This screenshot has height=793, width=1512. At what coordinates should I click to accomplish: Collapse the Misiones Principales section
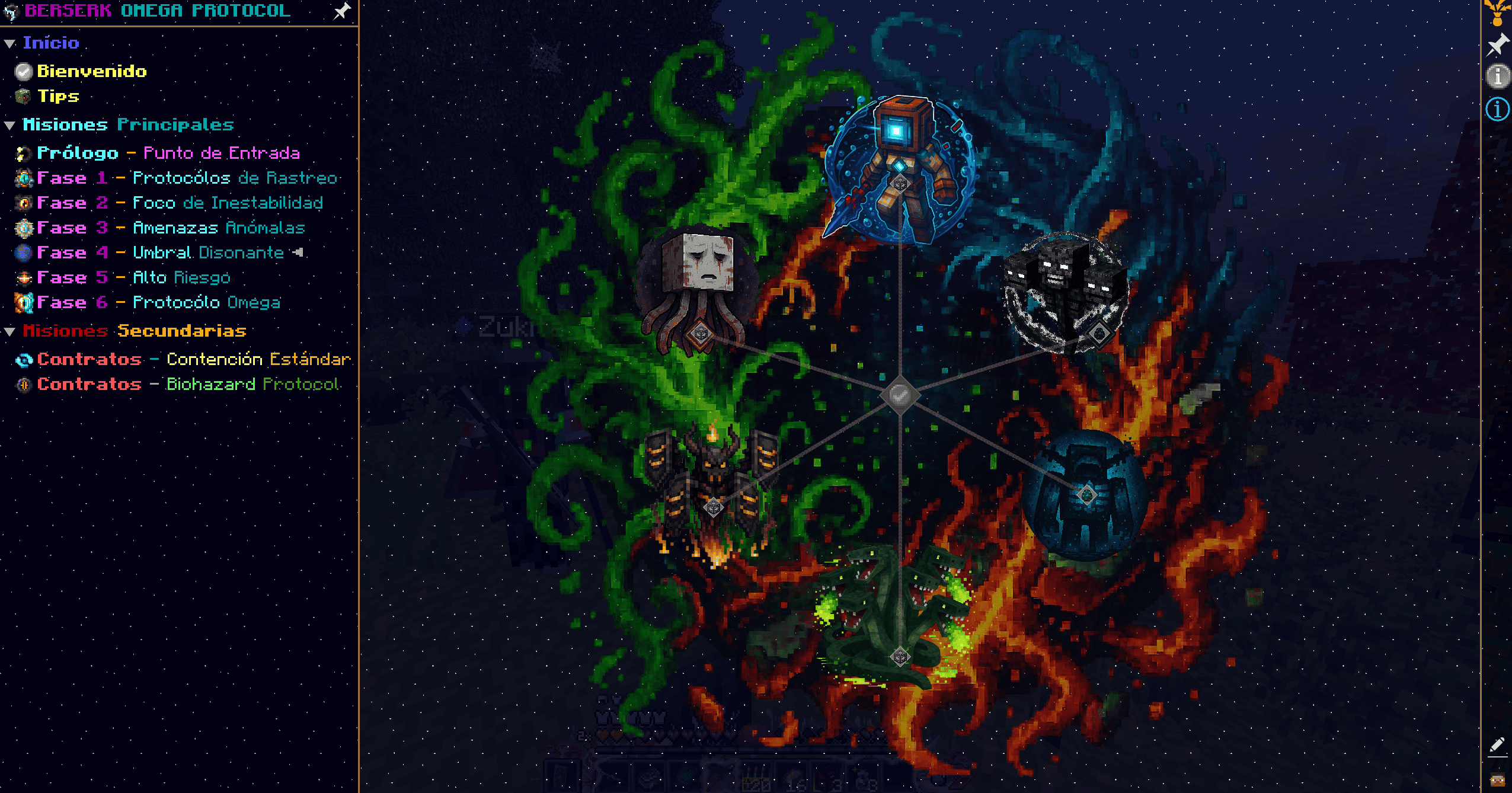[x=9, y=124]
